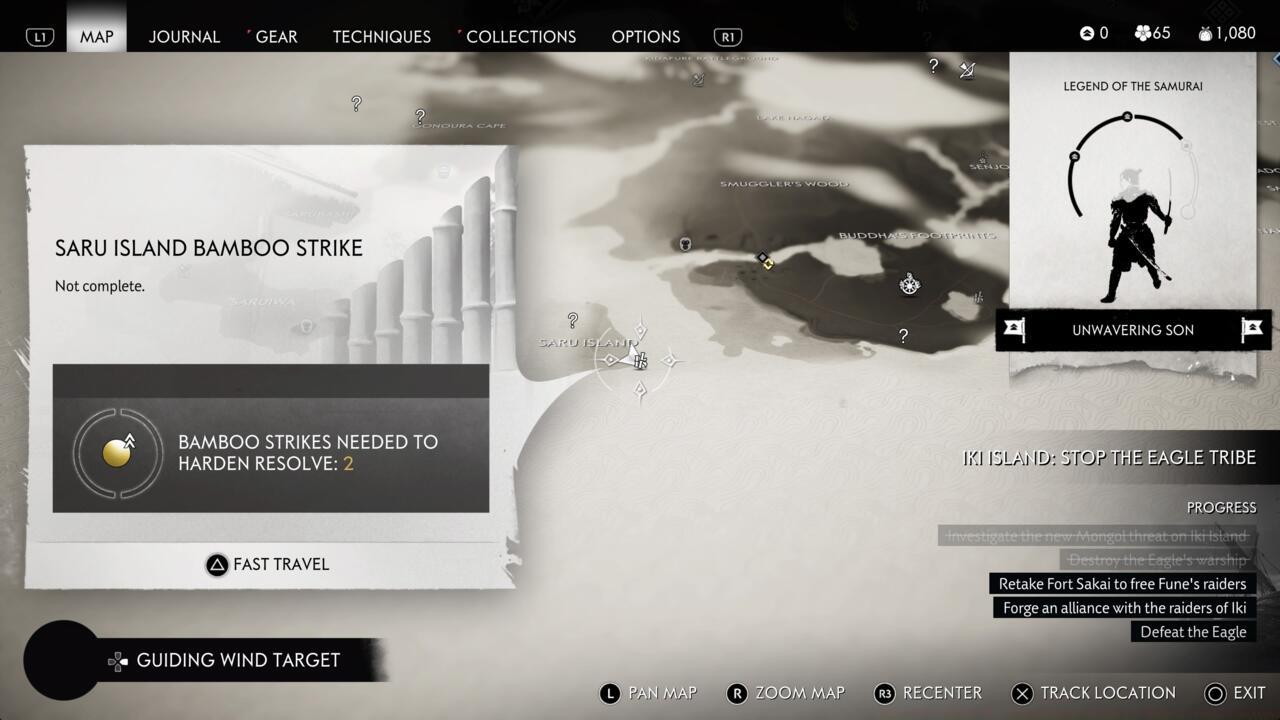Go to the Collections tab
This screenshot has height=720, width=1280.
click(x=520, y=37)
